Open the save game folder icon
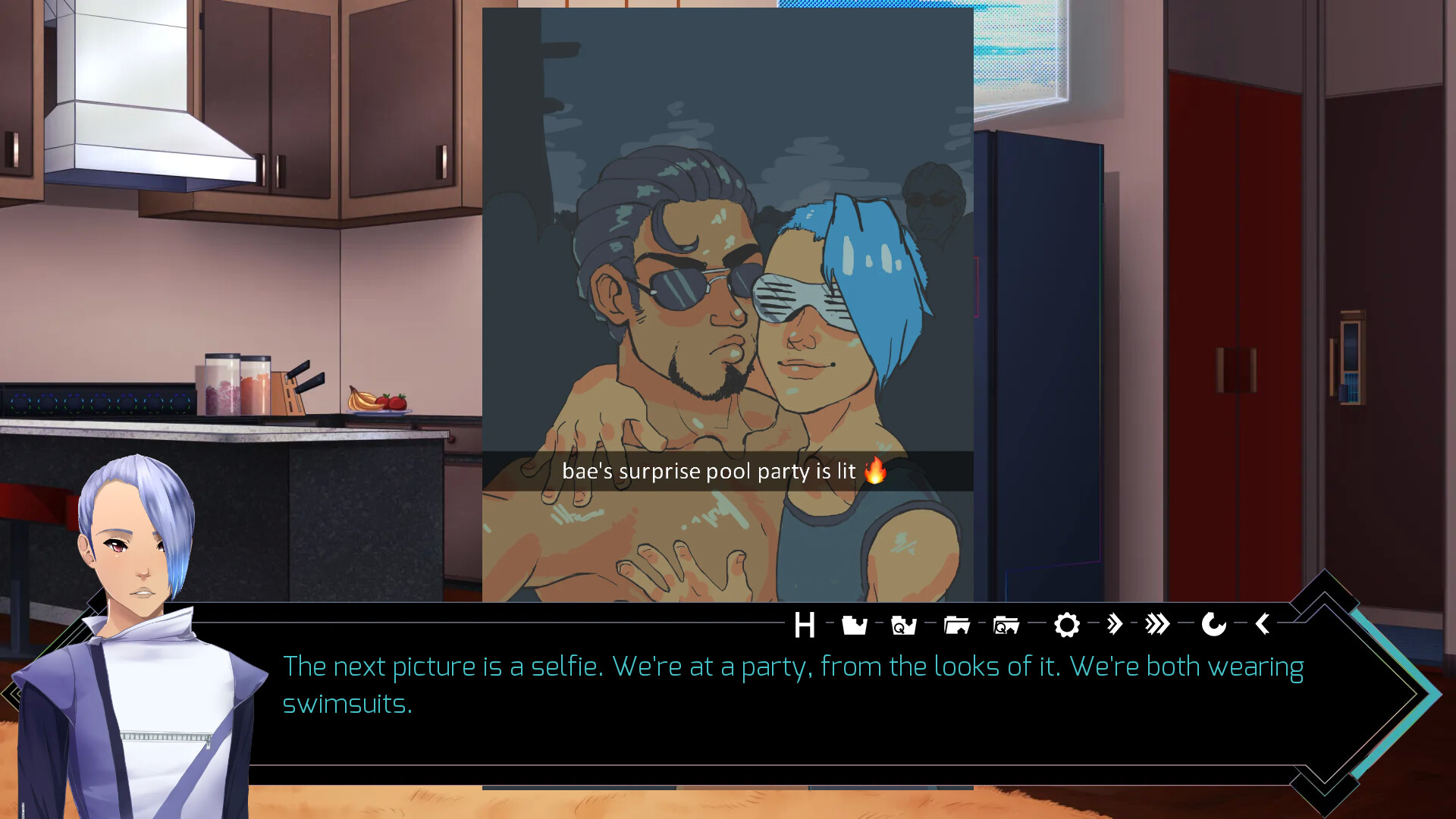Image resolution: width=1456 pixels, height=819 pixels. 855,626
